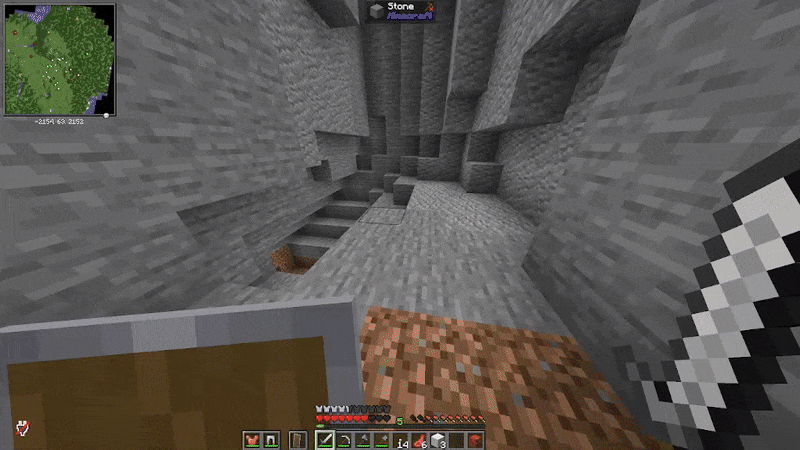
Task: Select the sword hotbar slot
Action: point(325,439)
